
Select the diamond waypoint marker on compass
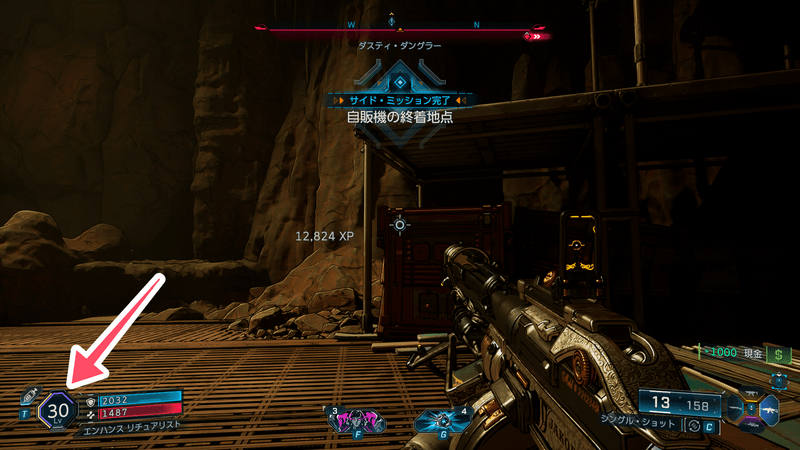click(391, 20)
